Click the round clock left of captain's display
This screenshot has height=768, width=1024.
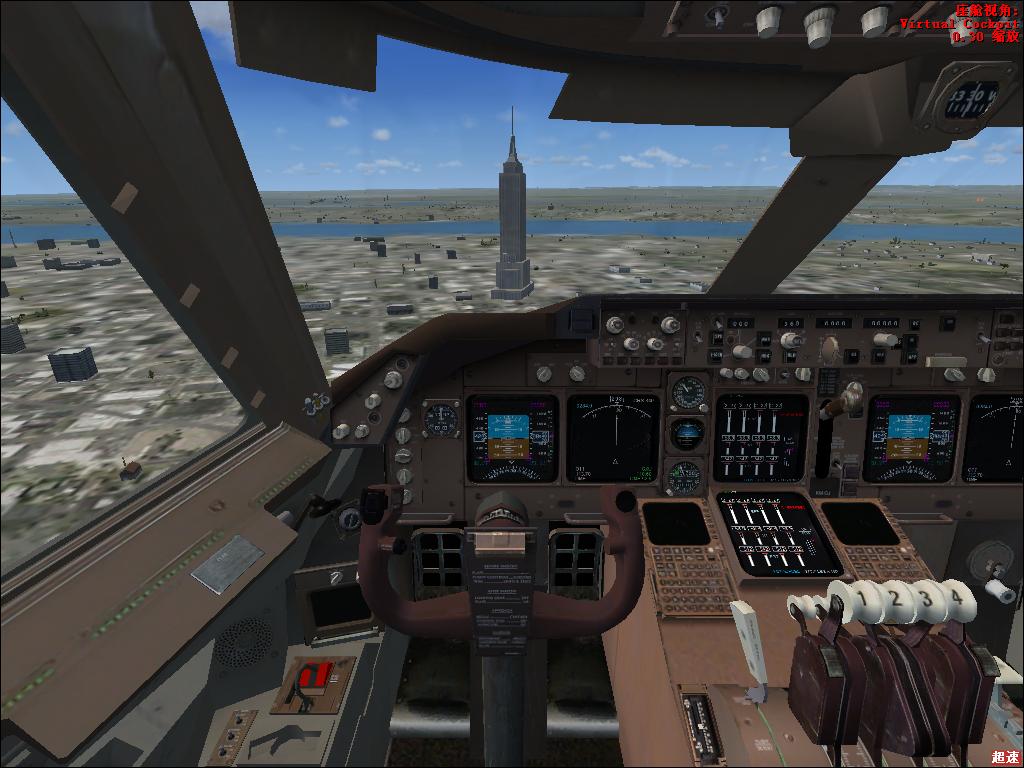pyautogui.click(x=441, y=418)
